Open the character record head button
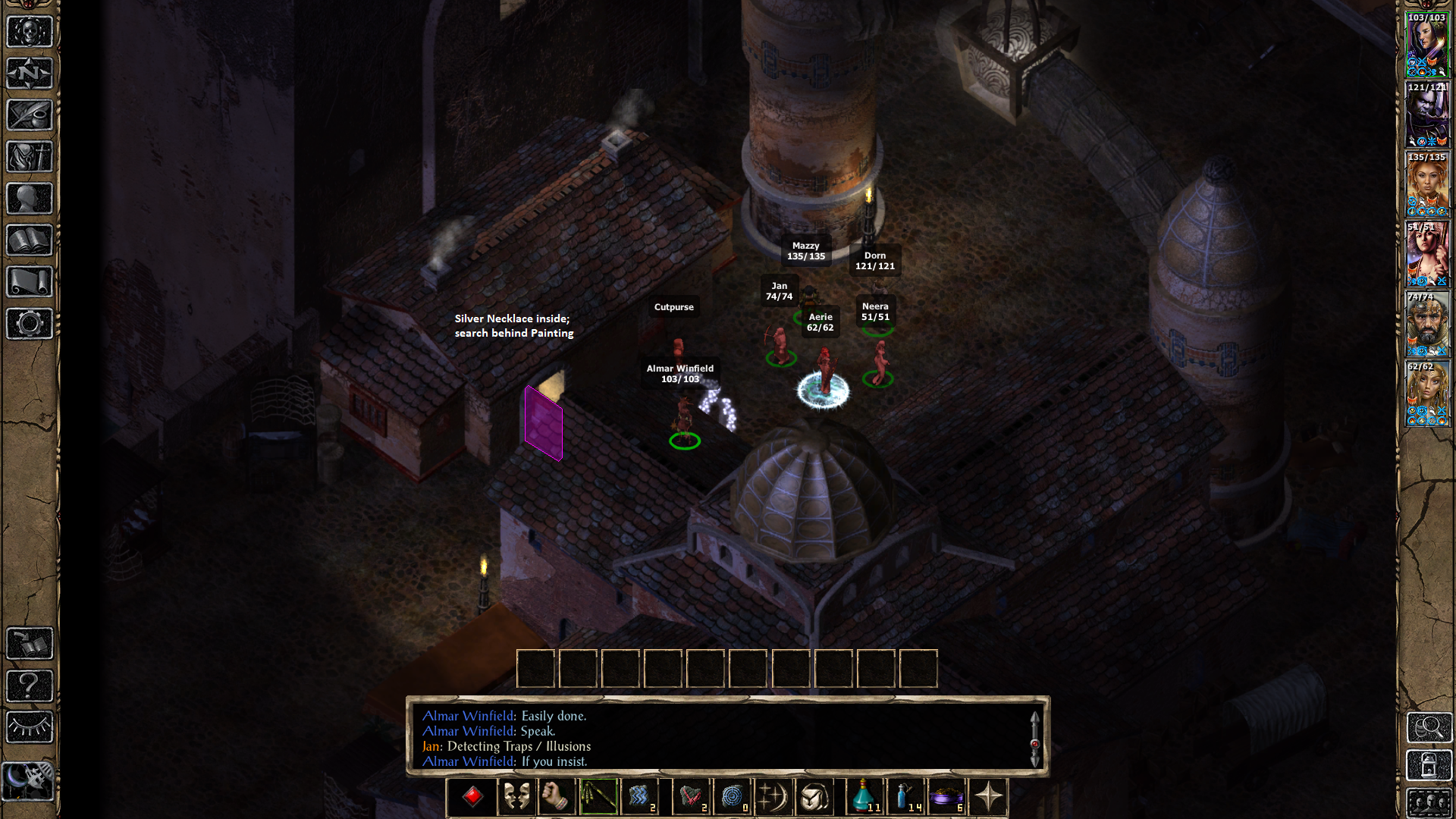Viewport: 1456px width, 819px height. pos(30,199)
